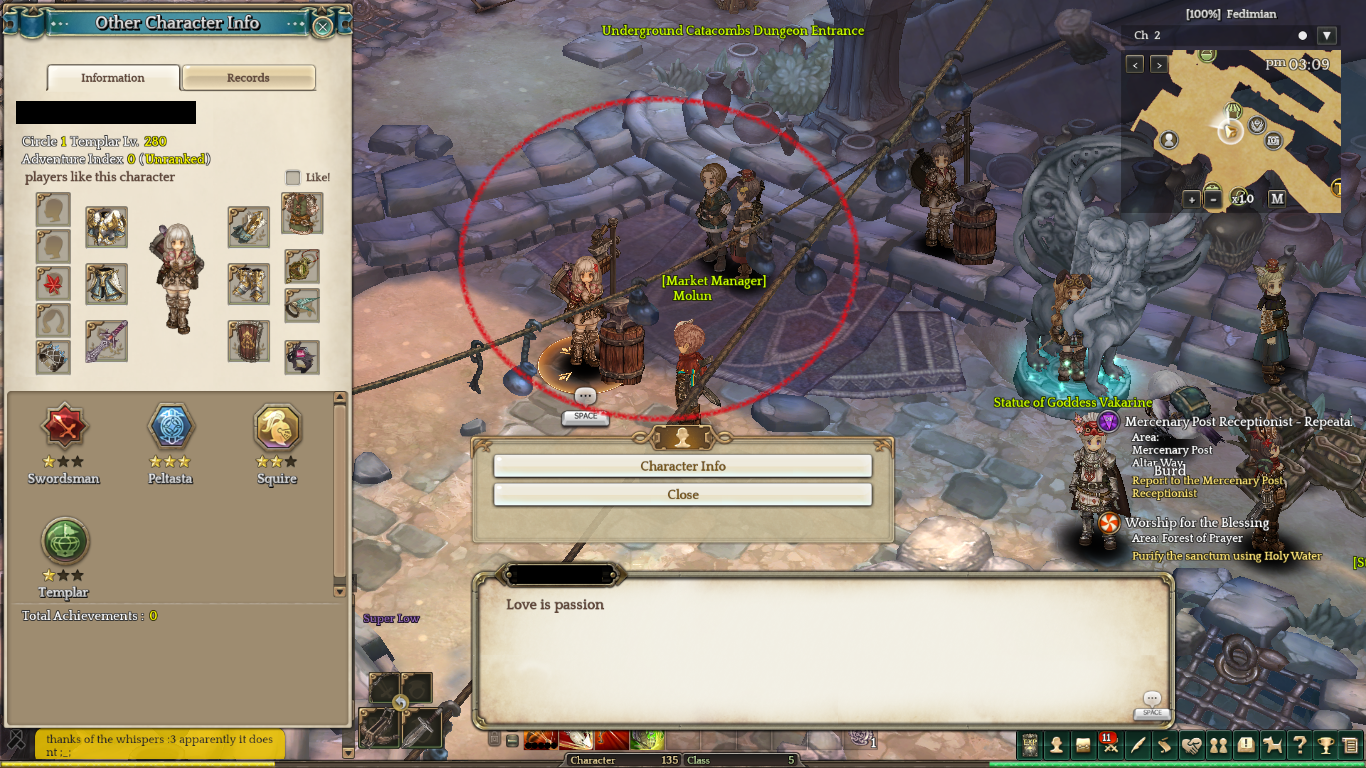View the Templar class icon

(x=65, y=542)
